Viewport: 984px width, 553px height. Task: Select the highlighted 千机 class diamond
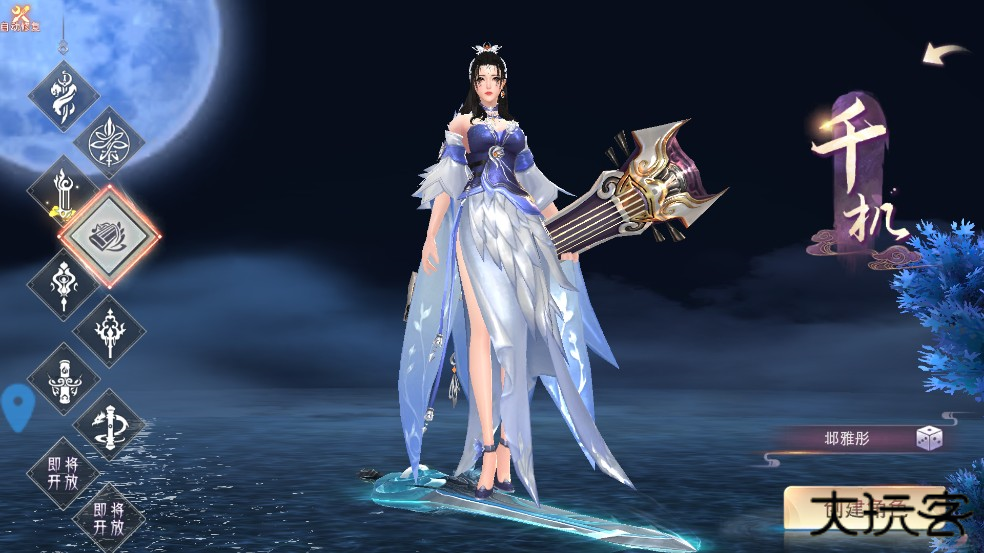tap(109, 235)
